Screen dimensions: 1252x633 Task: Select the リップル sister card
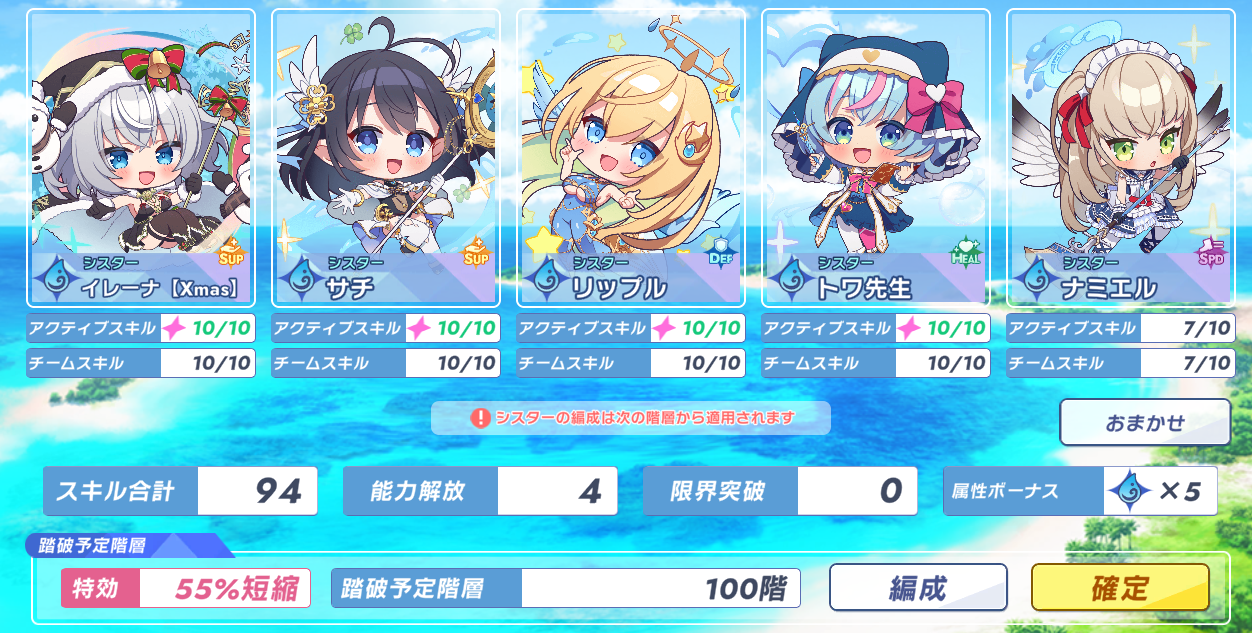(x=631, y=158)
